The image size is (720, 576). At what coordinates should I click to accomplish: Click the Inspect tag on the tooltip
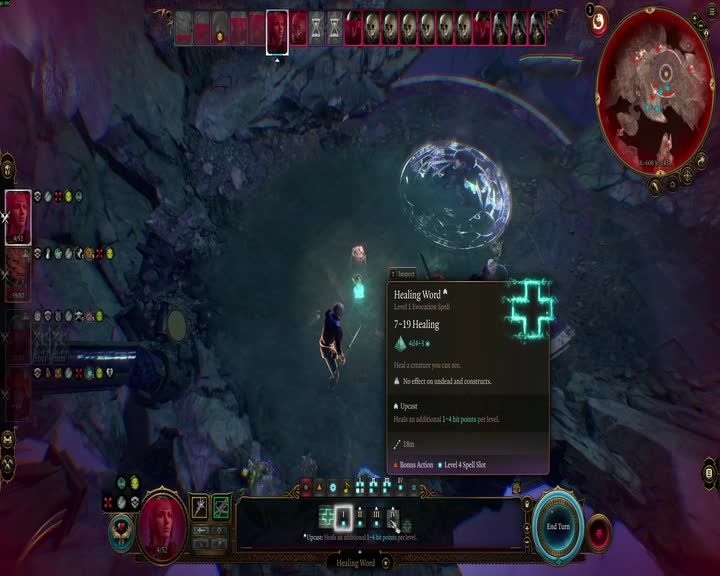click(x=403, y=273)
